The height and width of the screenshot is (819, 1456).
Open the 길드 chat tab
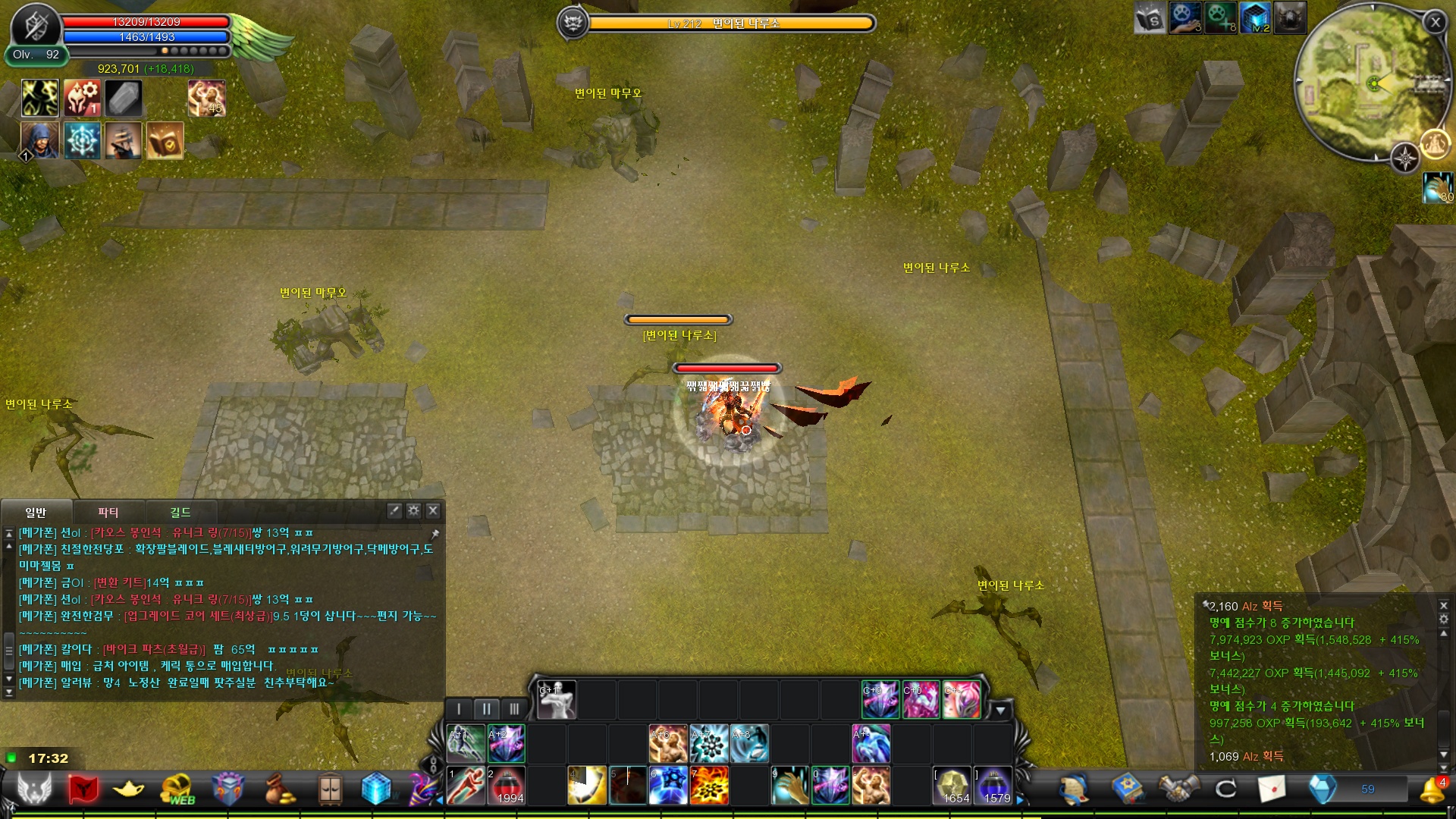click(x=180, y=512)
